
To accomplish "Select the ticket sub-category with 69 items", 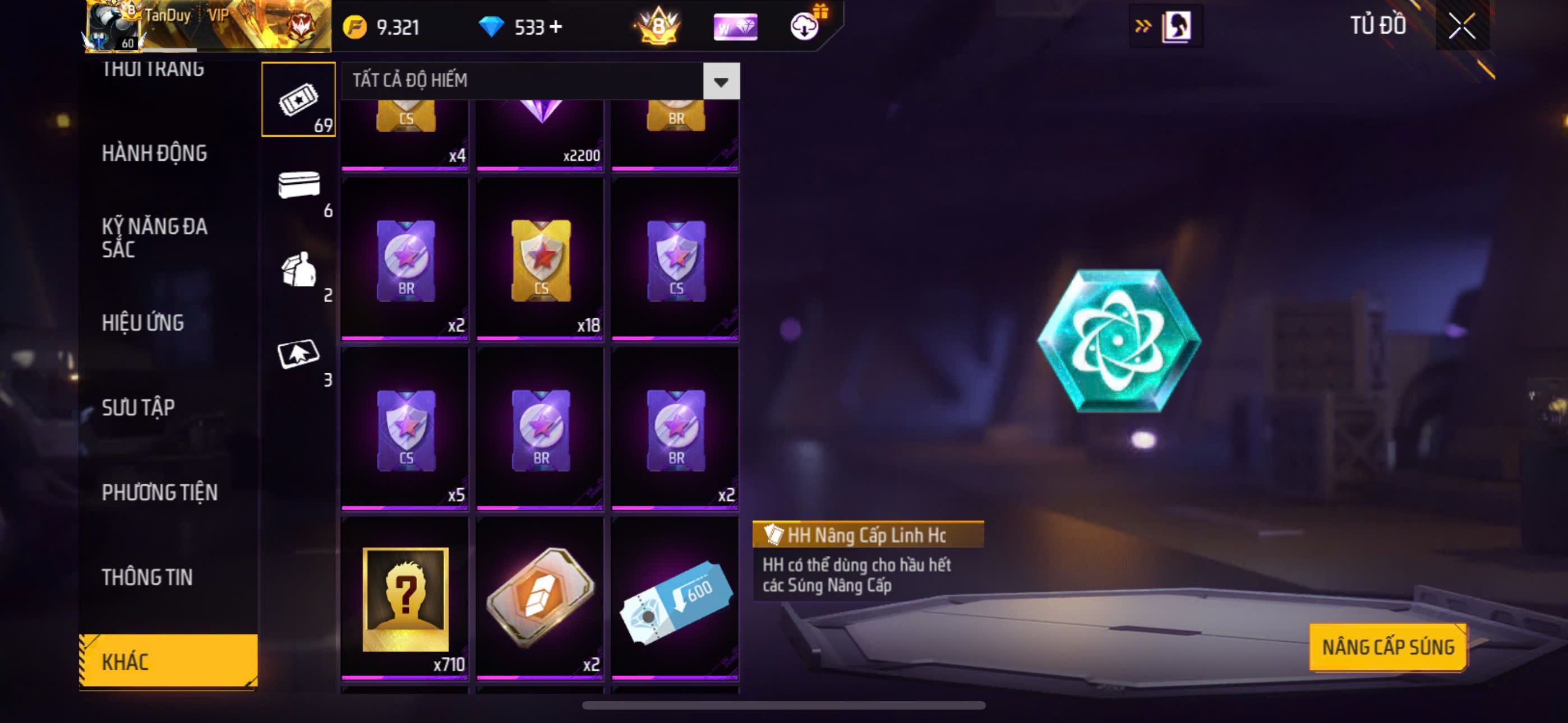I will point(298,100).
